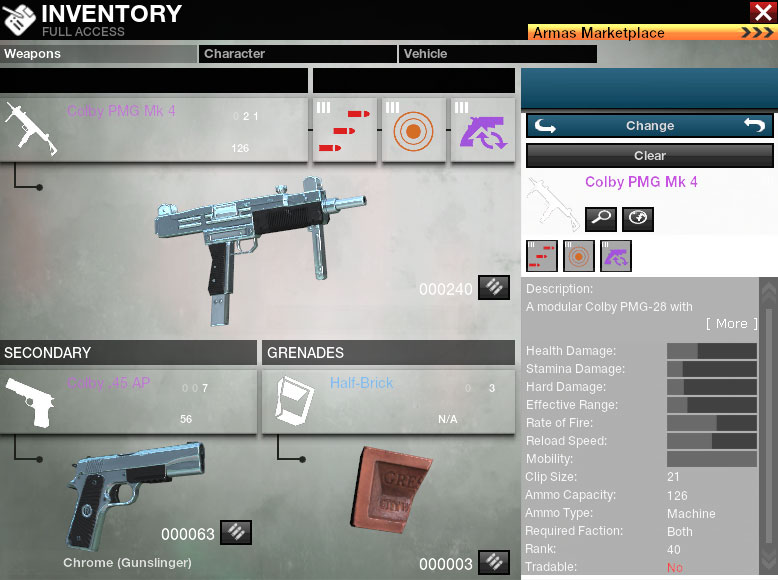Switch to the Weapons tab
The width and height of the screenshot is (778, 580).
(x=98, y=54)
